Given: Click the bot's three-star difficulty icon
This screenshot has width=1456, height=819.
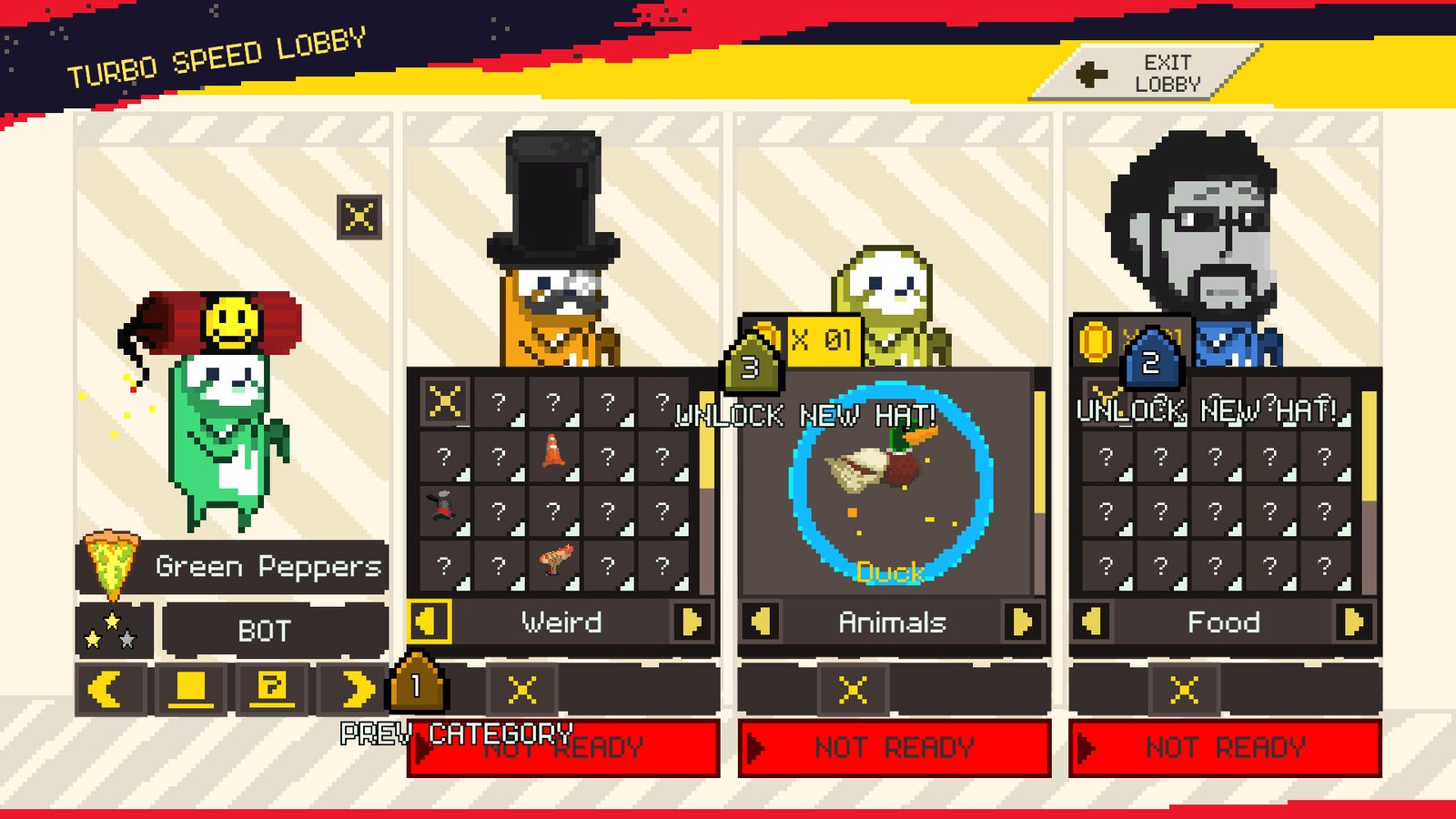Looking at the screenshot, I should pos(112,630).
